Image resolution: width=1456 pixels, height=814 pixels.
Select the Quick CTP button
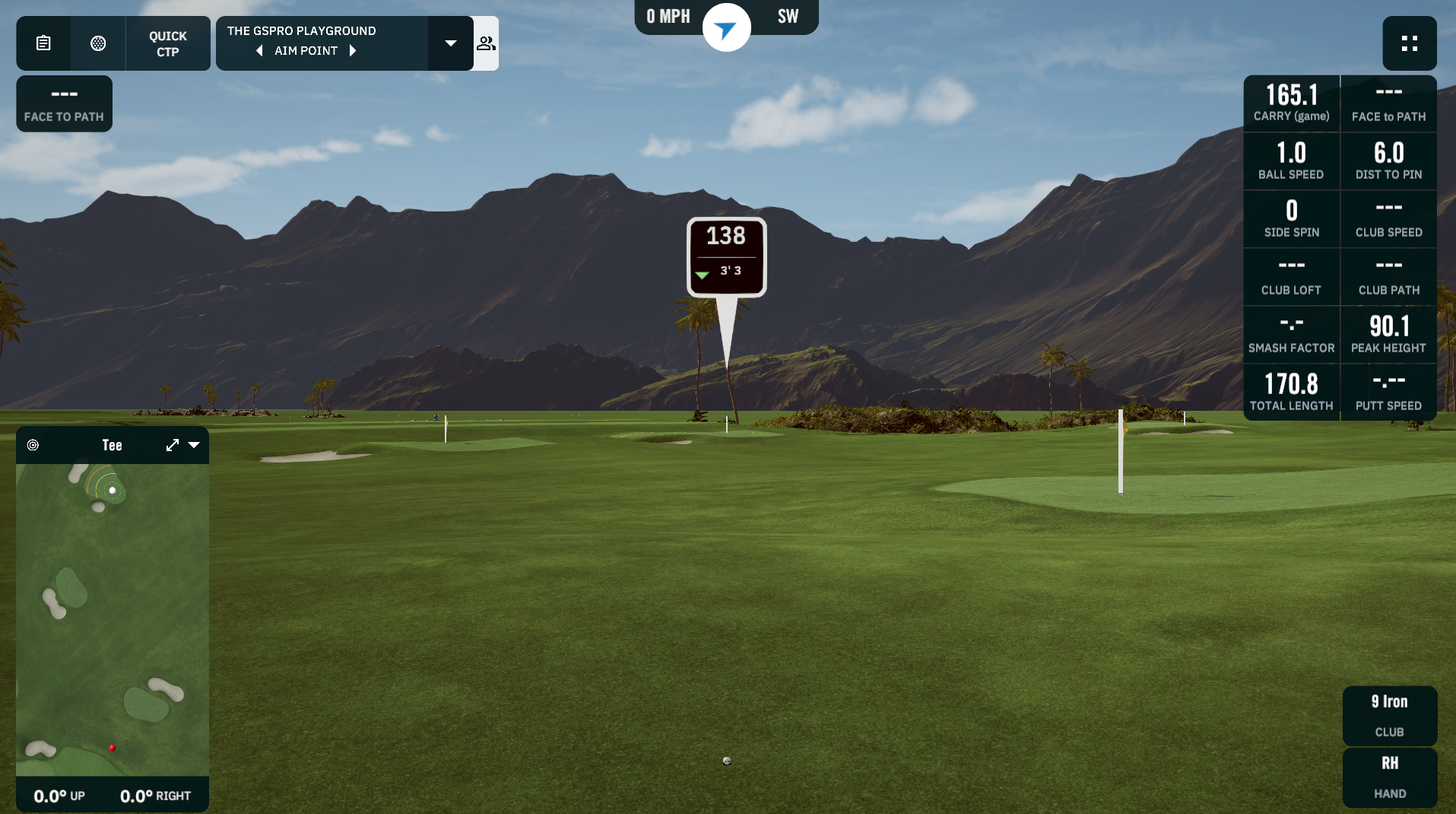pos(167,43)
